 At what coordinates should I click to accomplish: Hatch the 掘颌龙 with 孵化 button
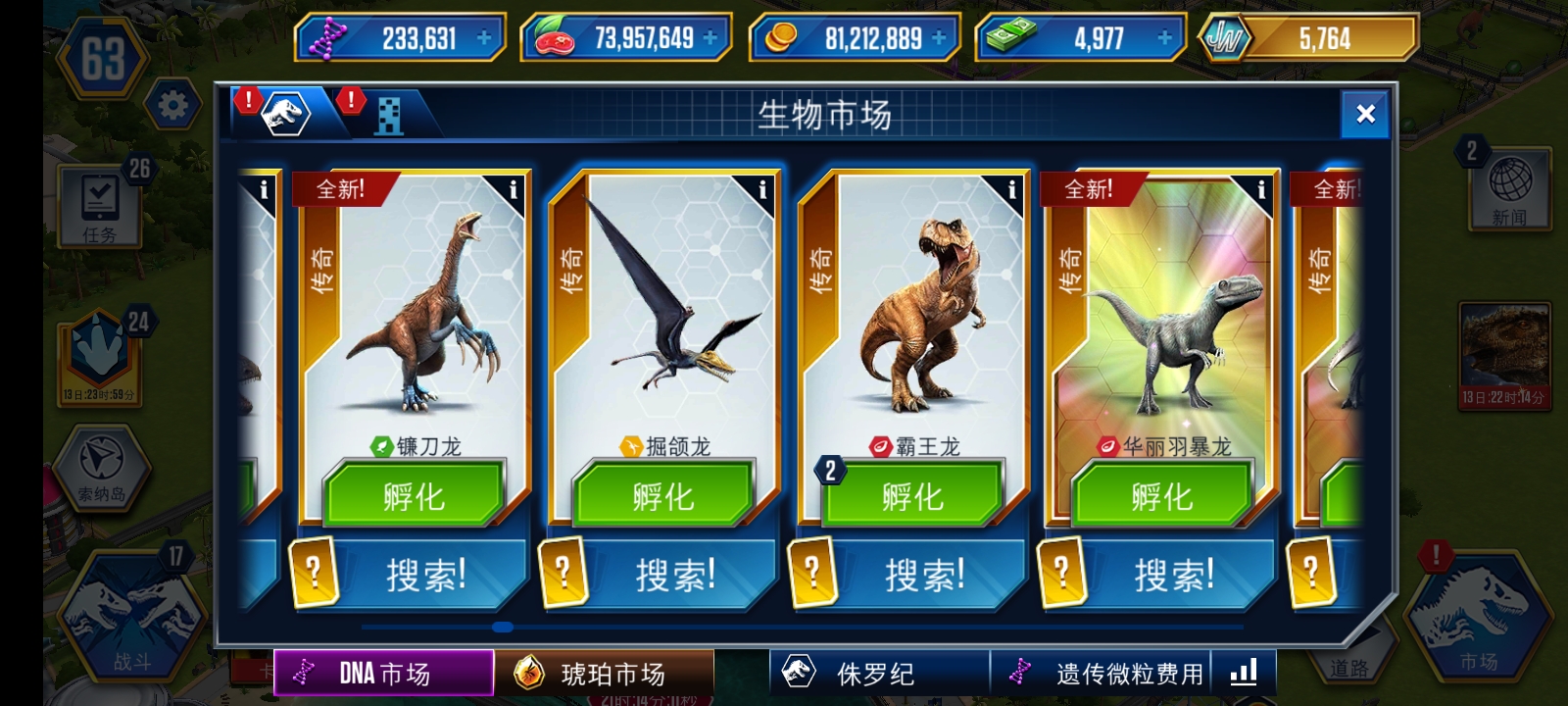663,496
